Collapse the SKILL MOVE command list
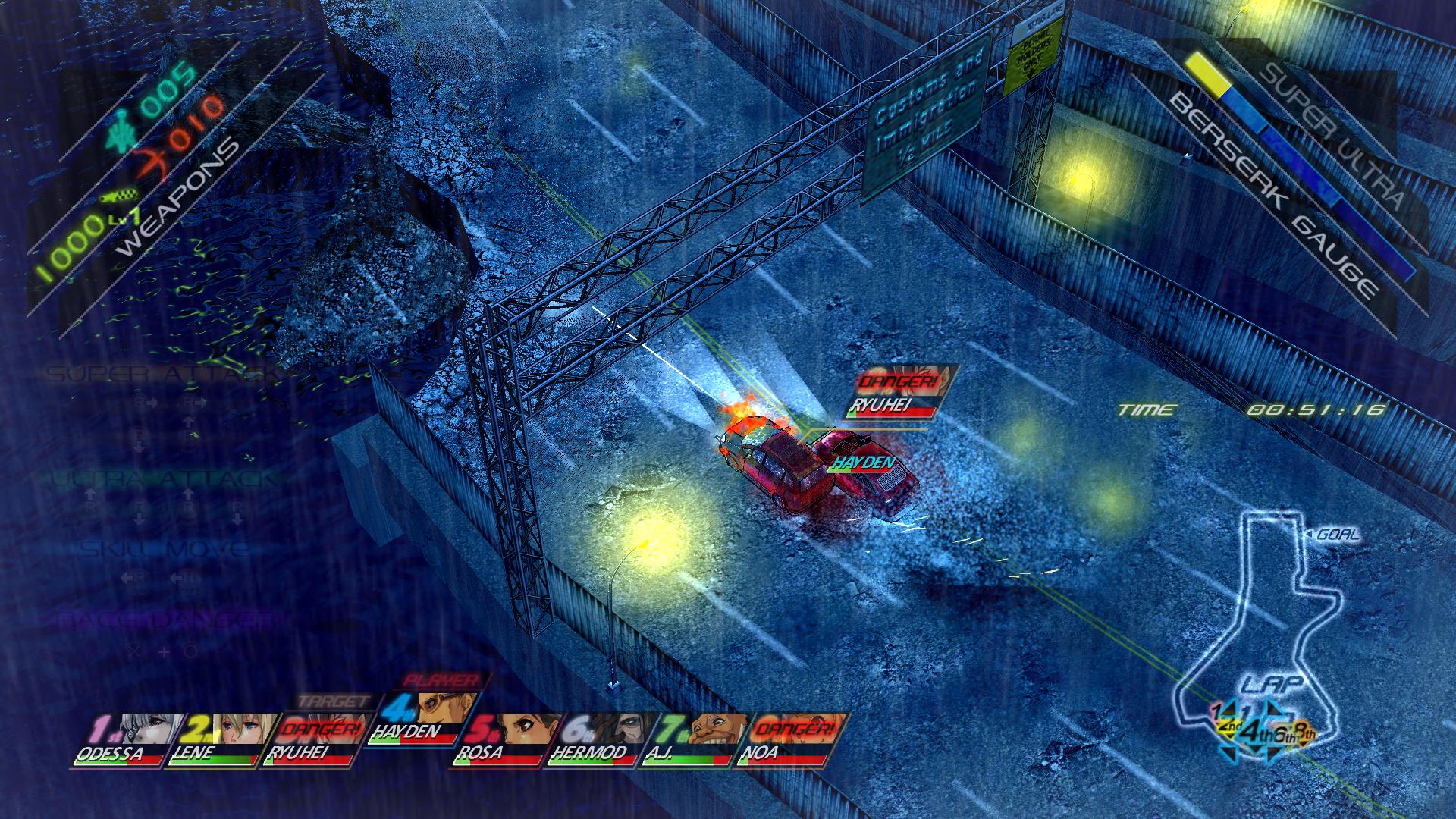The image size is (1456, 819). click(159, 548)
